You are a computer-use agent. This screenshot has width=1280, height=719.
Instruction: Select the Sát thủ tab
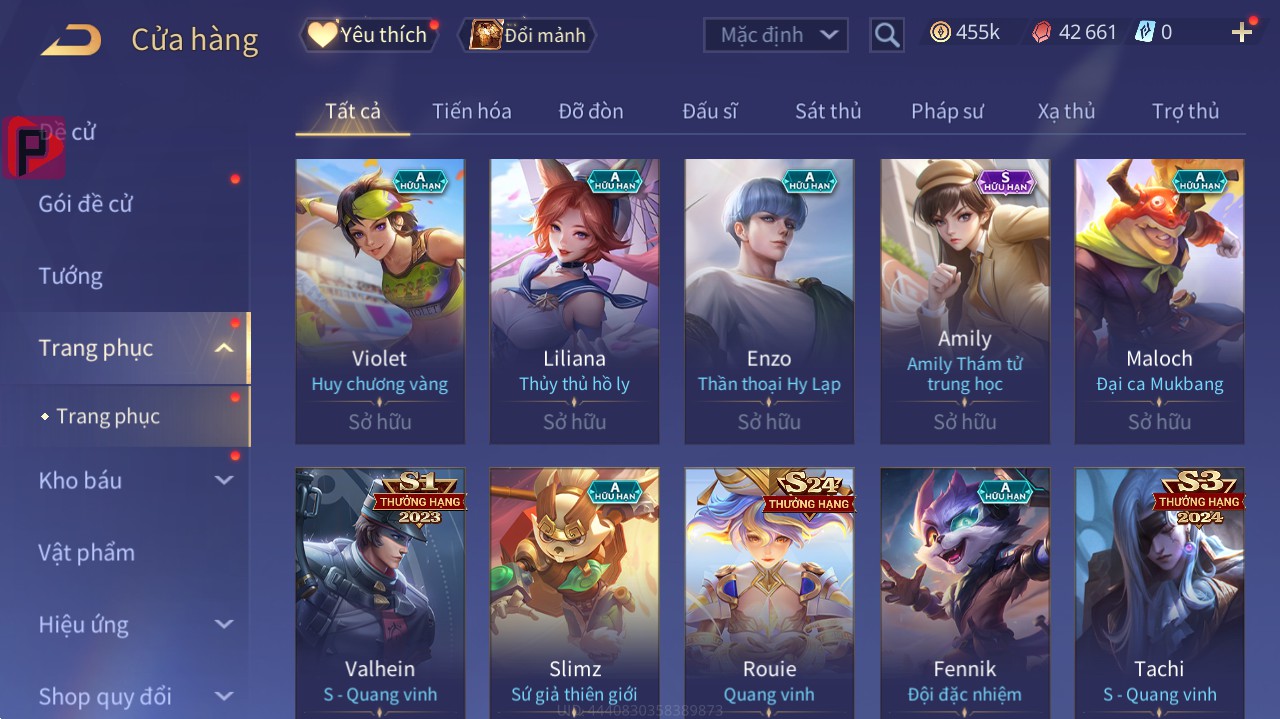click(x=828, y=111)
